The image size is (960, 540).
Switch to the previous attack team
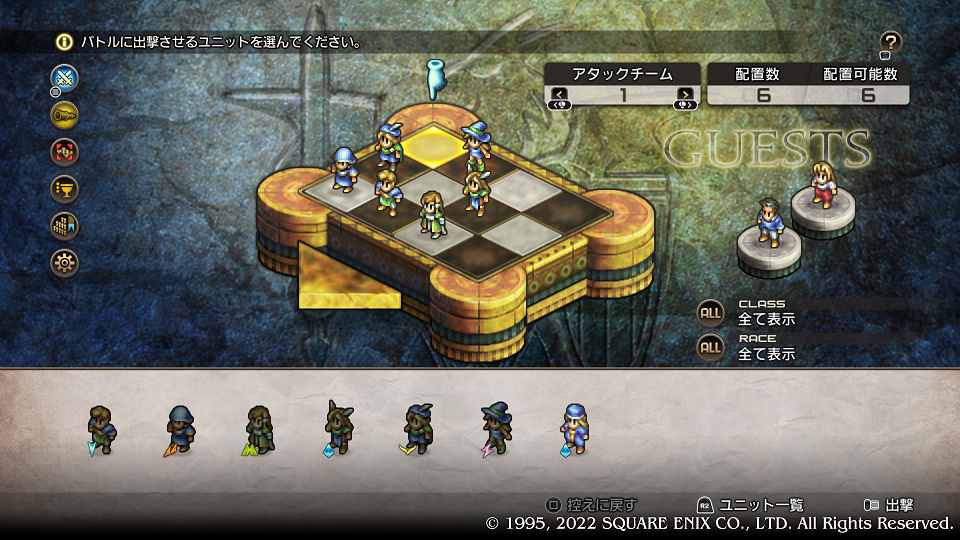pyautogui.click(x=557, y=95)
